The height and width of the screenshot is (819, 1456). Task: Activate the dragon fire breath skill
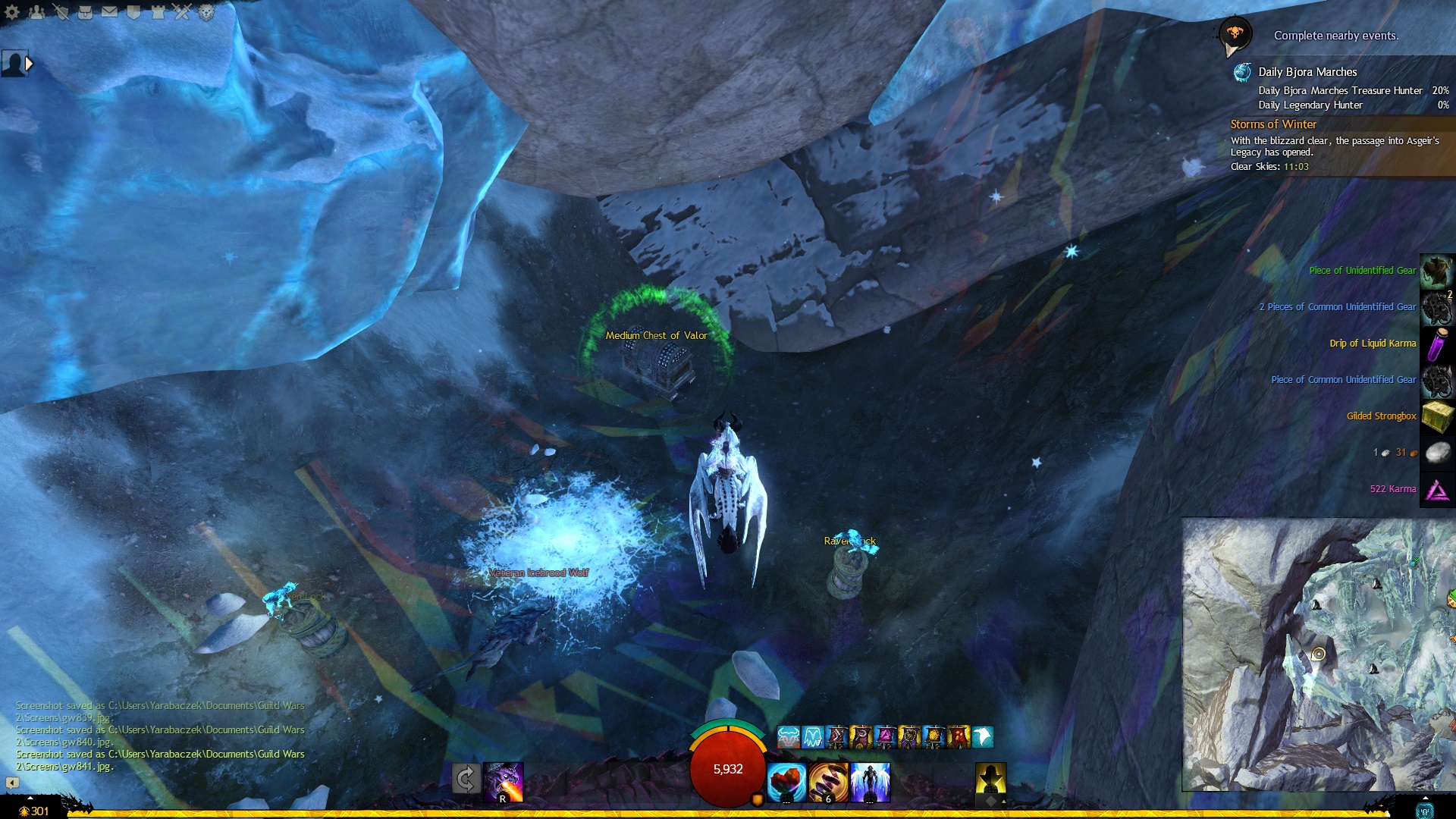tap(504, 782)
